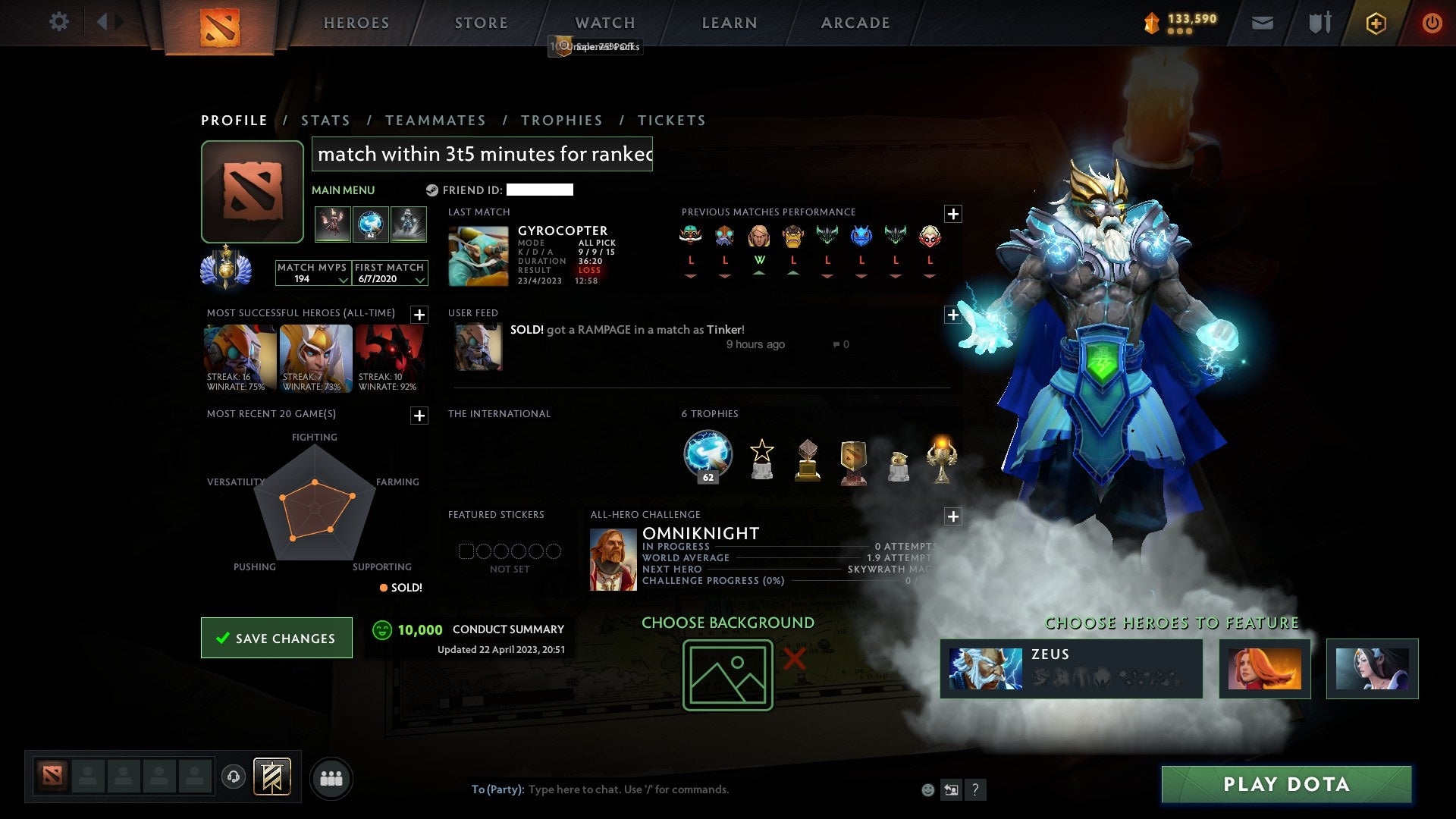Expand the FIRST MATCH dropdown
The width and height of the screenshot is (1456, 819).
coord(419,281)
